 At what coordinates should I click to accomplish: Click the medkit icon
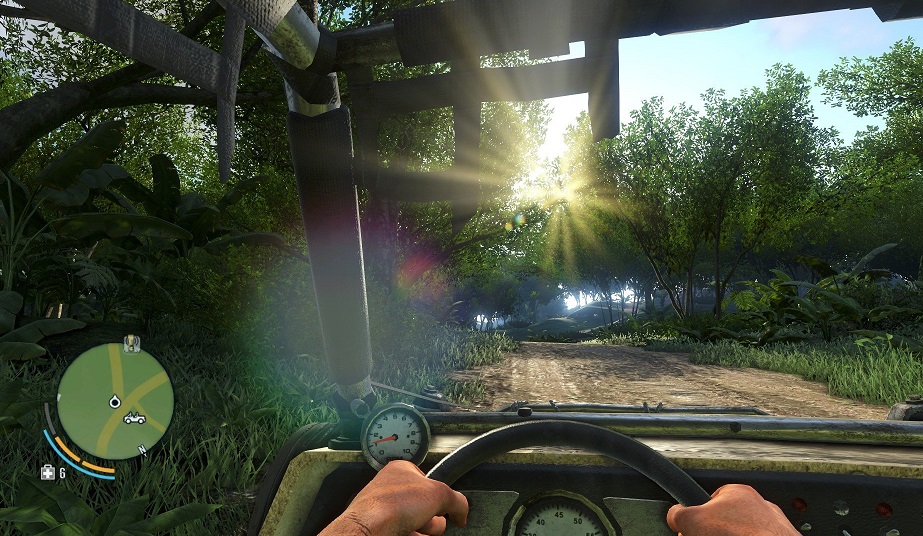tap(47, 472)
